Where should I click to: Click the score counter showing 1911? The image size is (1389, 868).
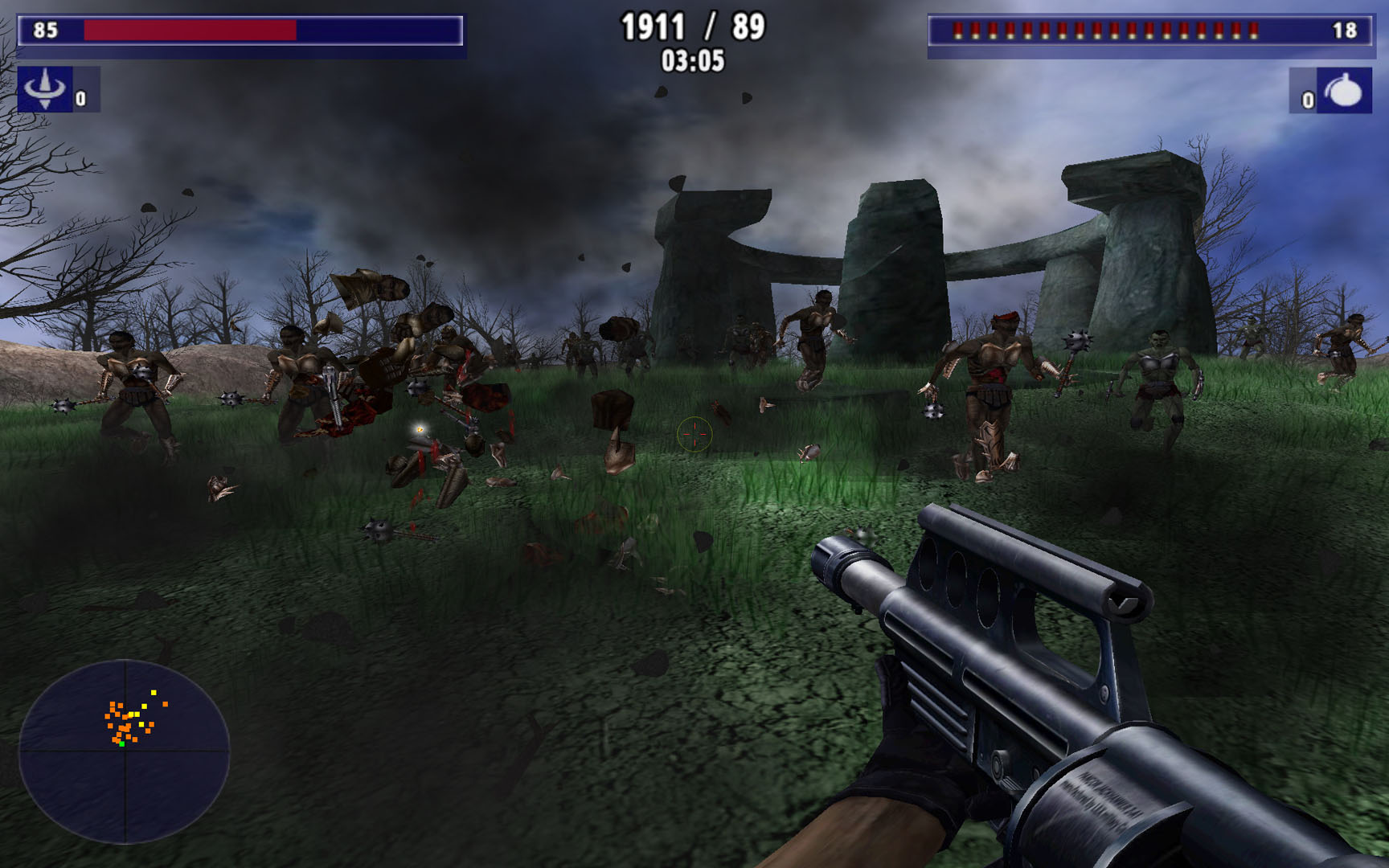(652, 27)
